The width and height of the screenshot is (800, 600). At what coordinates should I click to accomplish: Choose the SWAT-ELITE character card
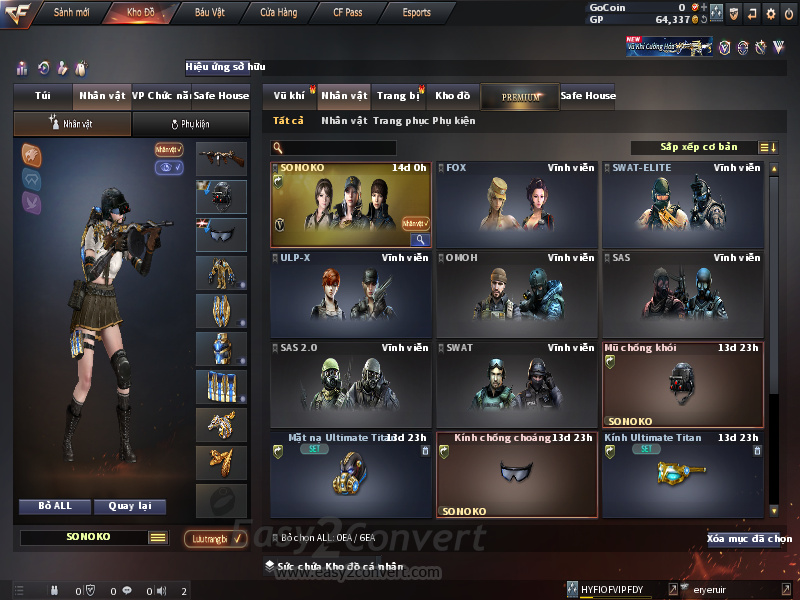(683, 205)
